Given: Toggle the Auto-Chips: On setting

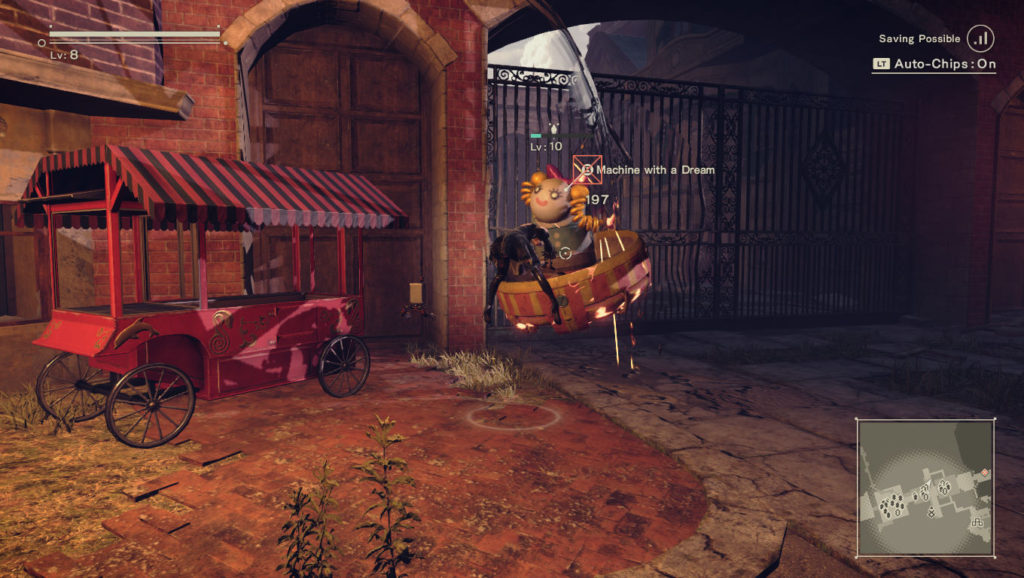Looking at the screenshot, I should point(933,64).
